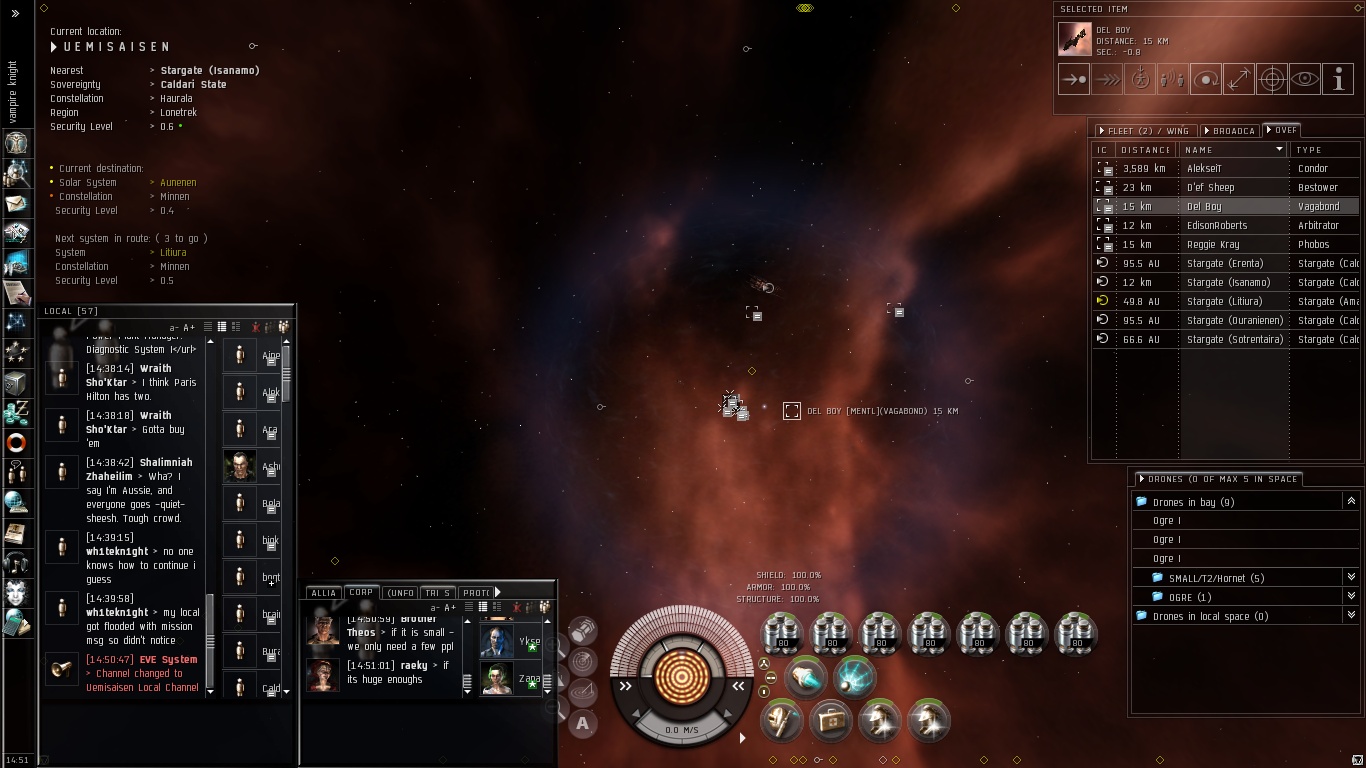Screen dimensions: 1366x768
Task: Switch chat to the Alliance tab
Action: tap(324, 593)
